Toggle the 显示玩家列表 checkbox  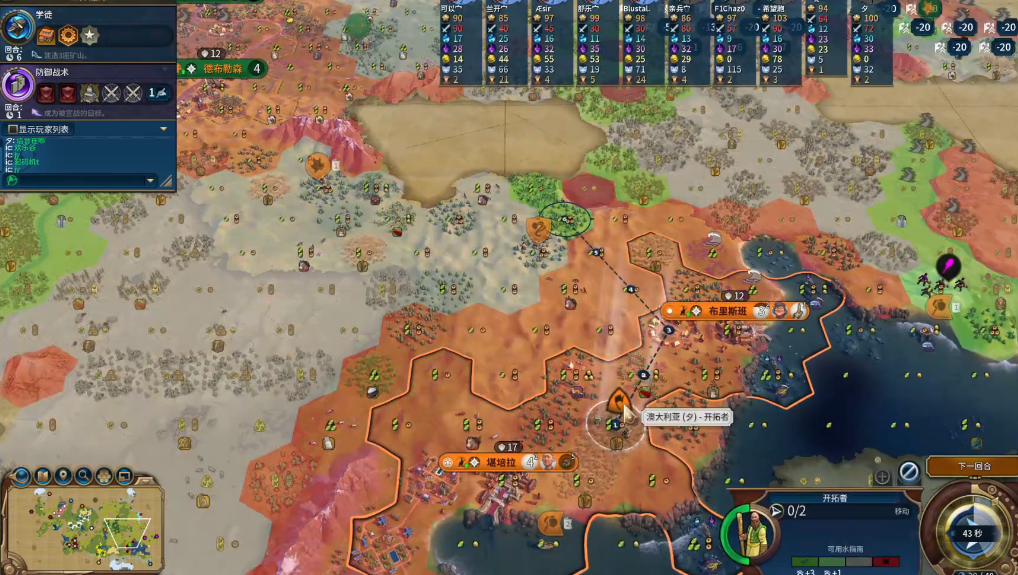click(x=12, y=129)
